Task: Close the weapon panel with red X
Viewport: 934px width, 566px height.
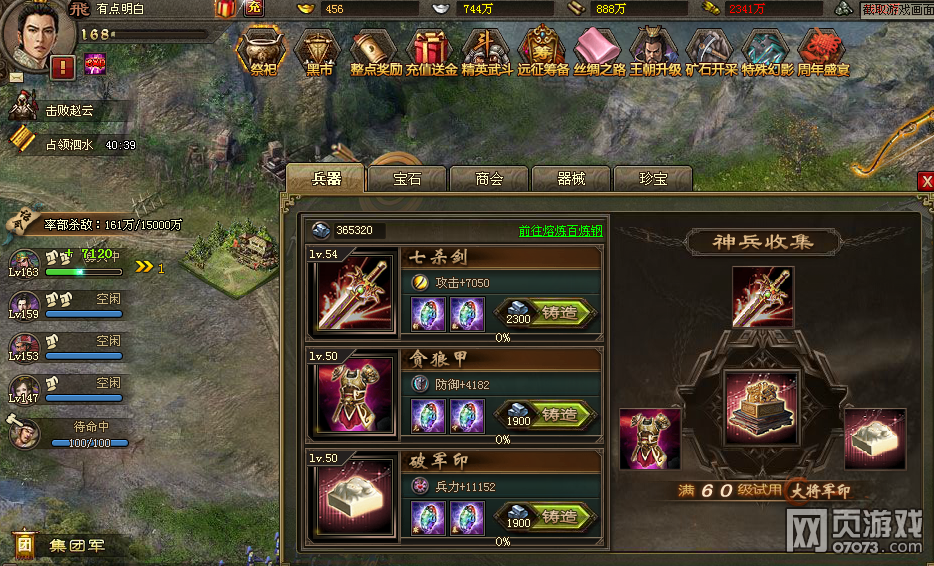Action: tap(926, 180)
